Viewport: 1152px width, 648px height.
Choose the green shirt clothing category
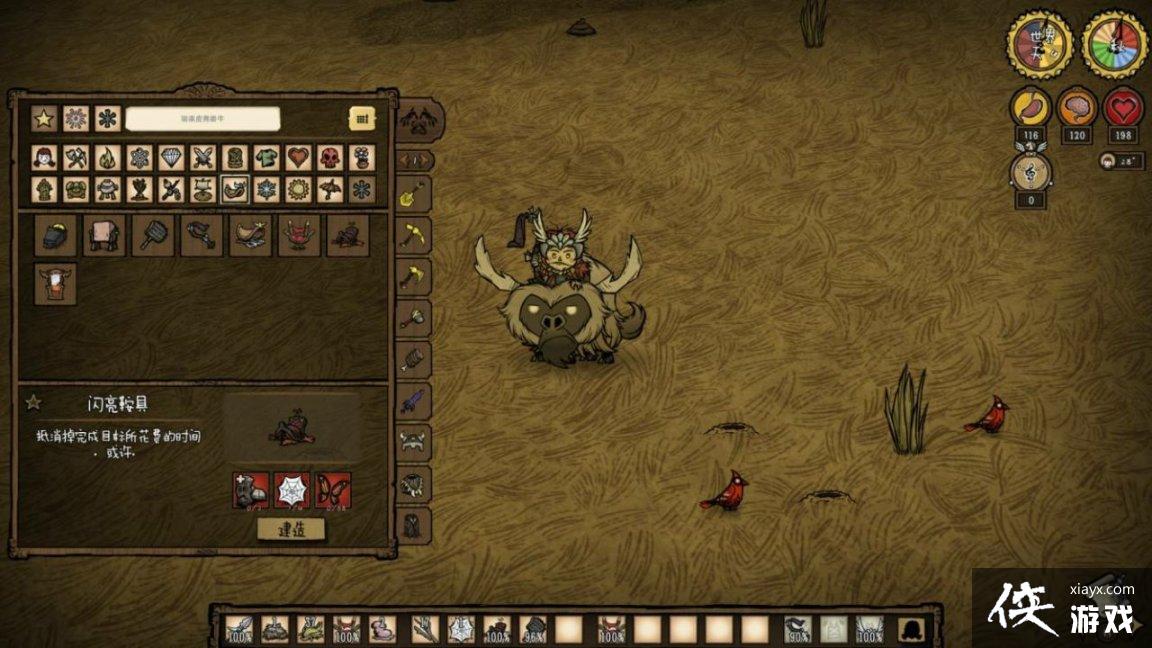[266, 158]
